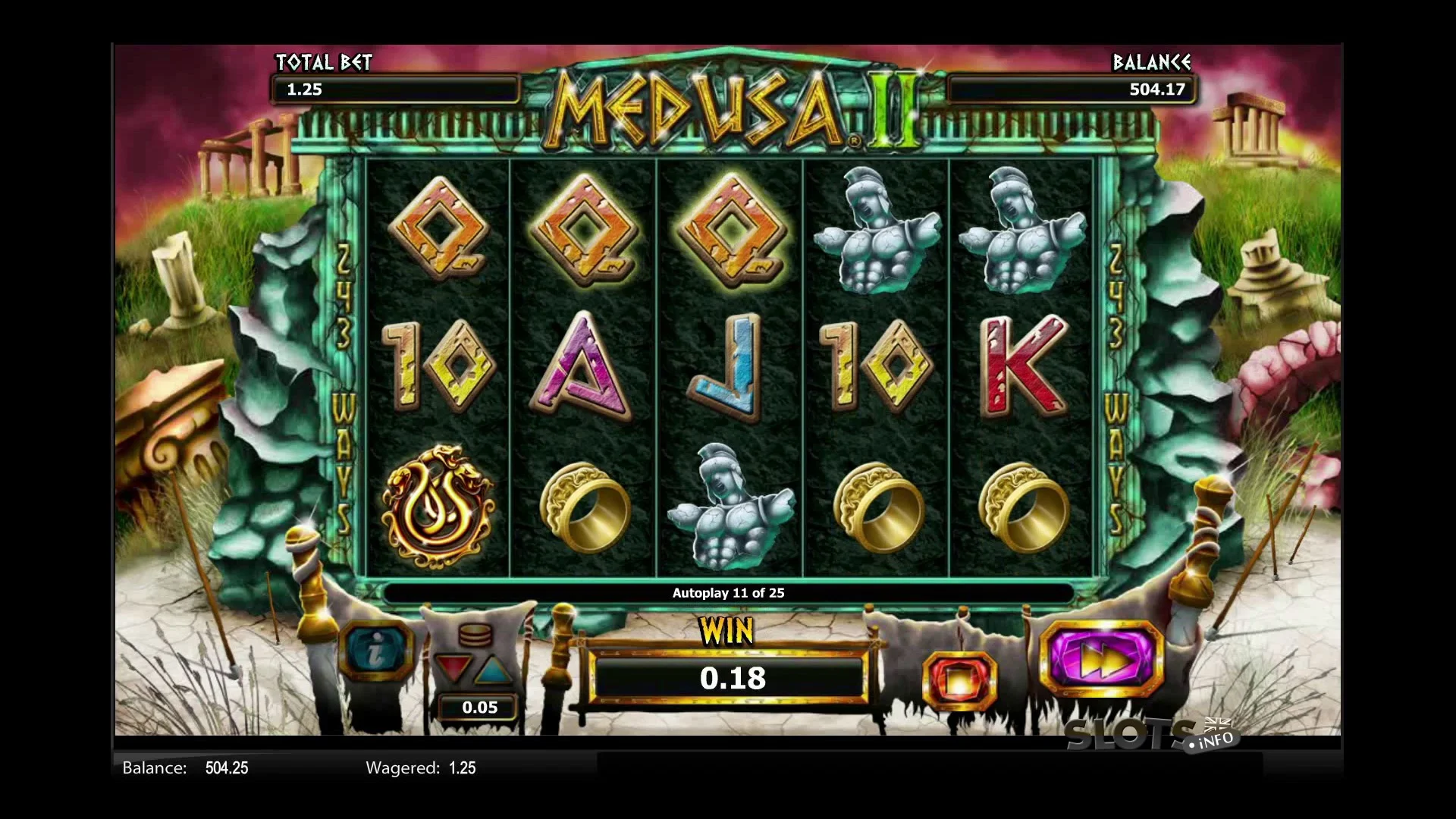Stop autoplay with the red stop button

[x=959, y=679]
